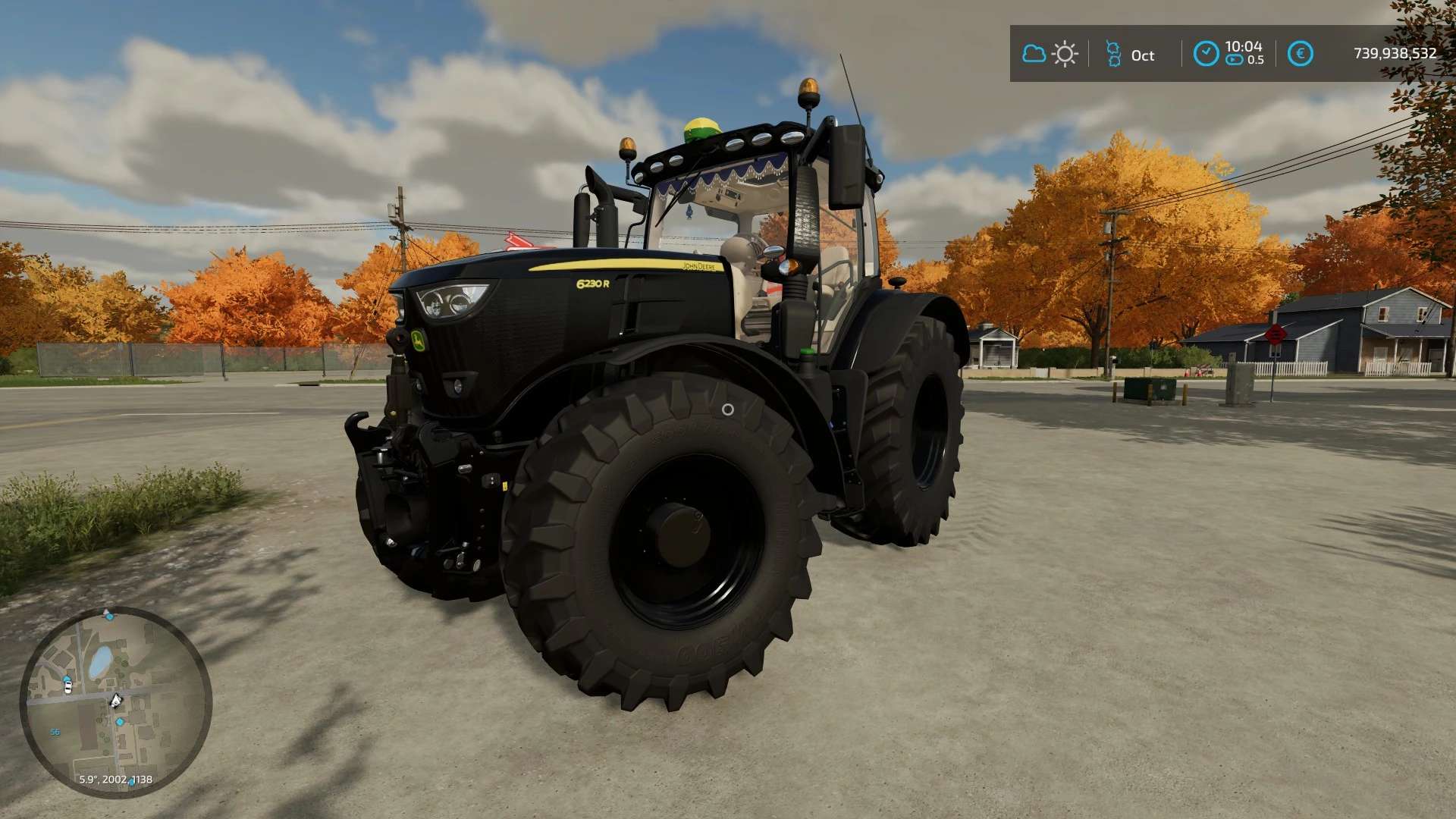Click the clock time icon
The width and height of the screenshot is (1456, 819).
(x=1206, y=54)
